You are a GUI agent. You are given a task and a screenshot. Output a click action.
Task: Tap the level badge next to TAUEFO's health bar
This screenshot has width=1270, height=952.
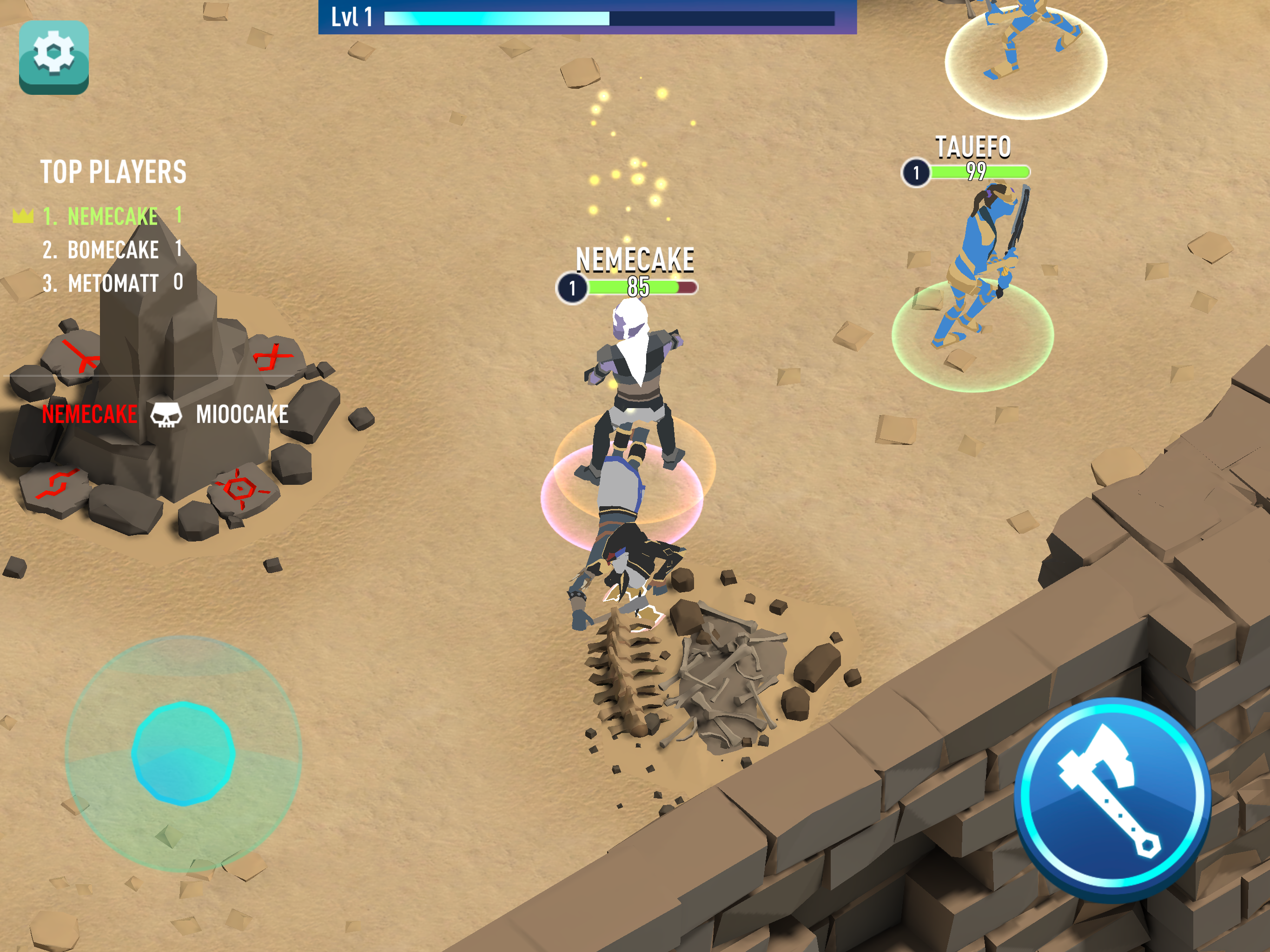(915, 173)
